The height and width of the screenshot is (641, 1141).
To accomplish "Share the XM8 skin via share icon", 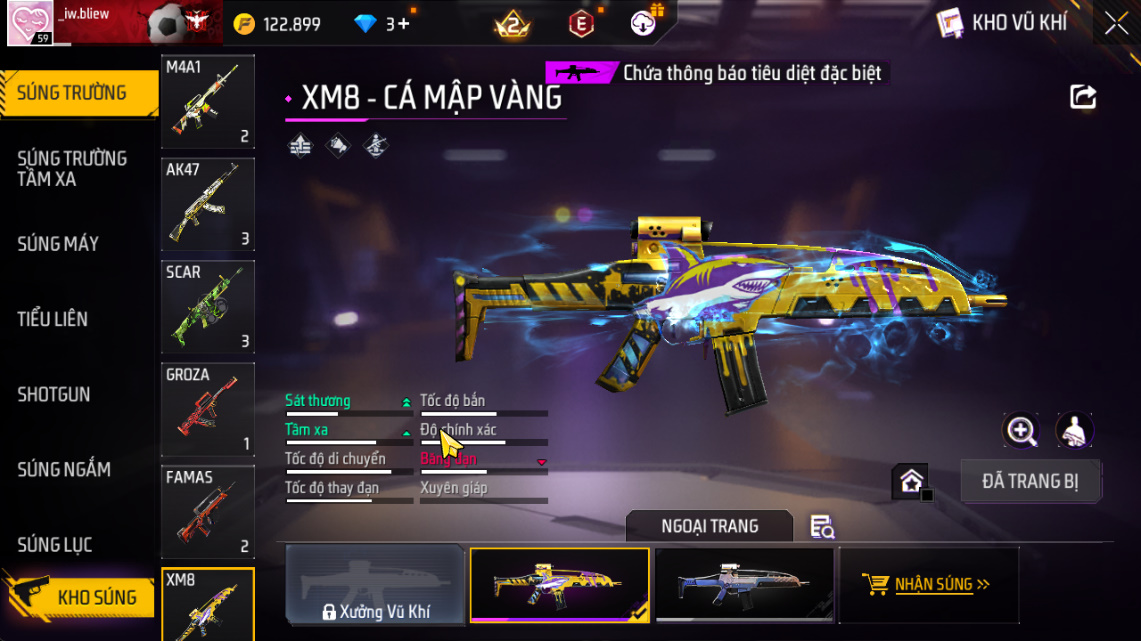I will click(1083, 97).
